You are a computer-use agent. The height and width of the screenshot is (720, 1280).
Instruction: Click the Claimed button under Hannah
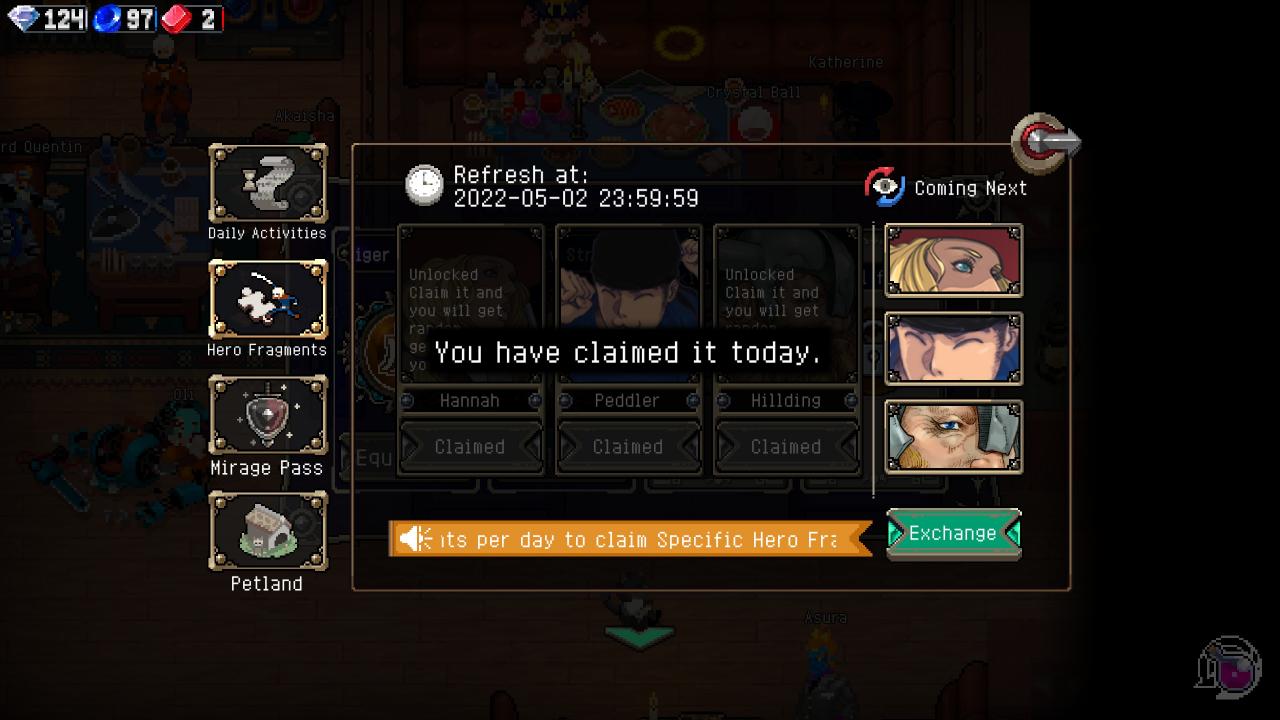(470, 447)
